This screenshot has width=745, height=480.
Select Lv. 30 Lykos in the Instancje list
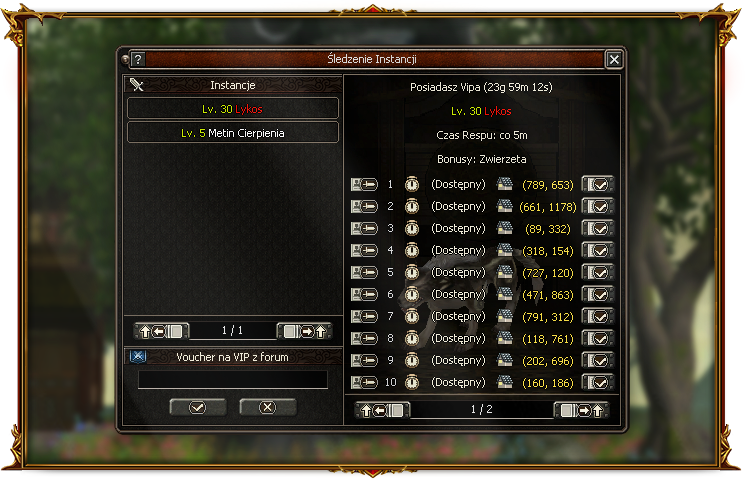[233, 108]
